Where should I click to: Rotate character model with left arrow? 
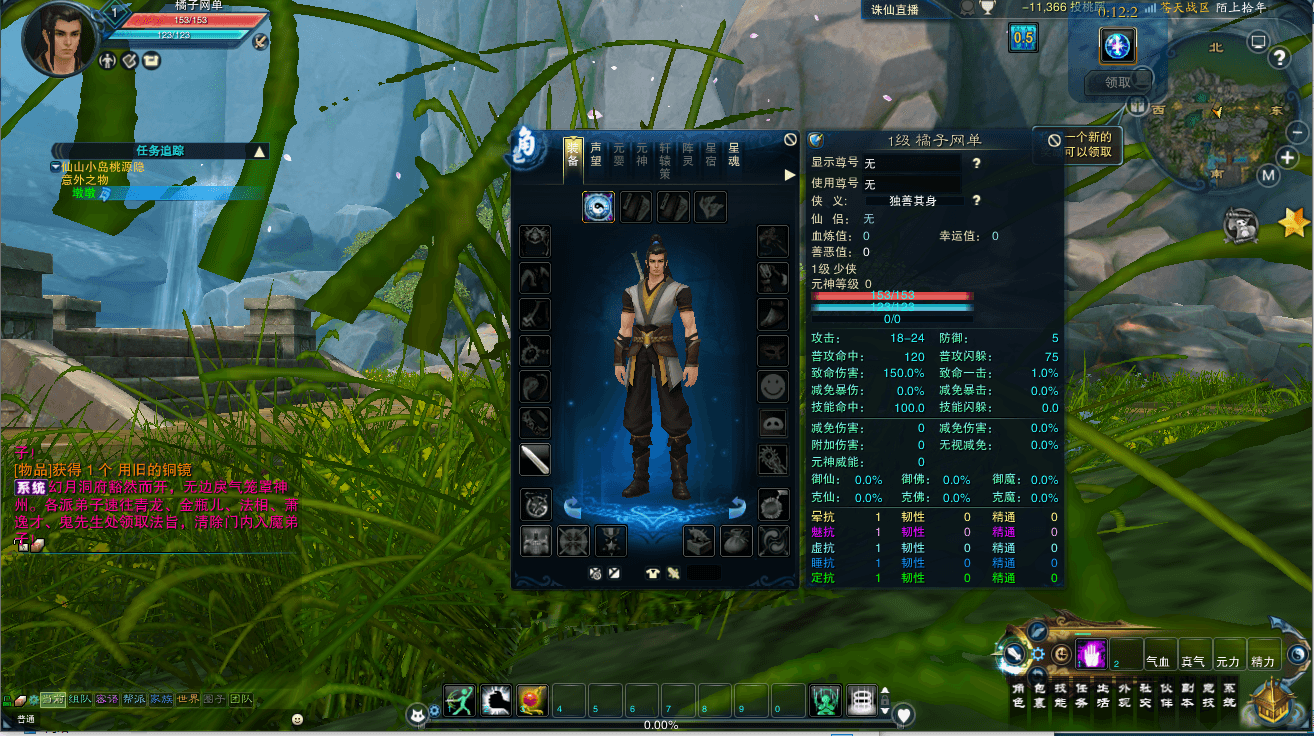click(573, 505)
